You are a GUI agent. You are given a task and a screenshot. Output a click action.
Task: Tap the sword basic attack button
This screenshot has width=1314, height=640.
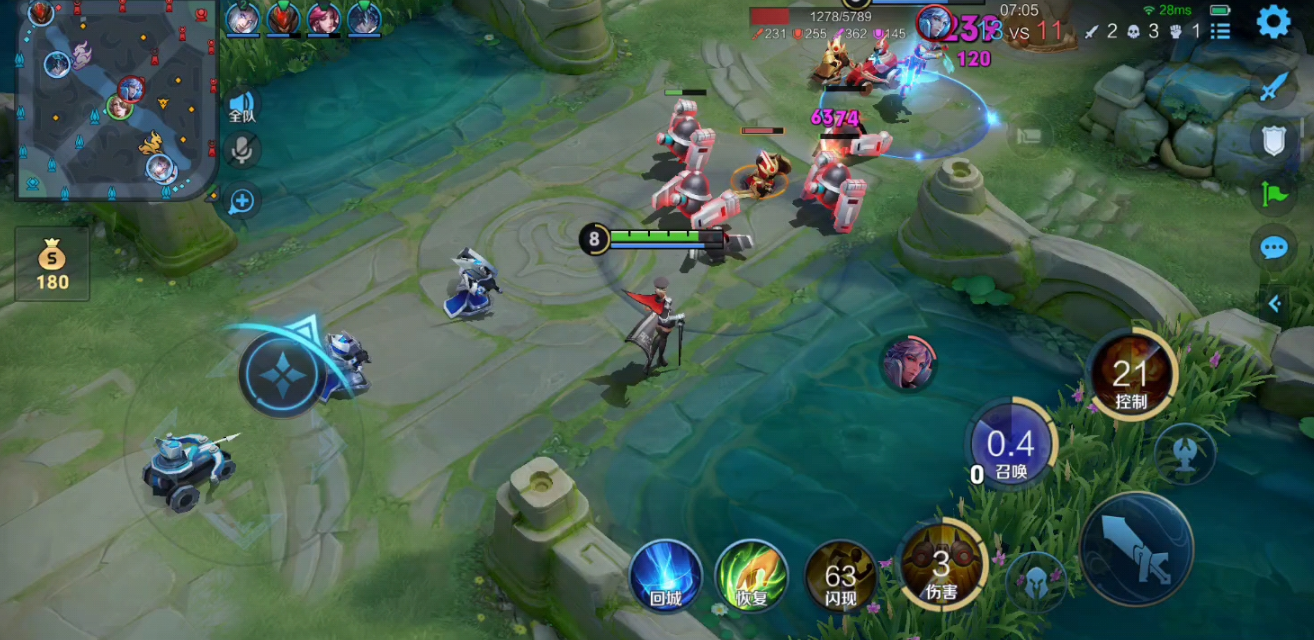coord(1137,548)
